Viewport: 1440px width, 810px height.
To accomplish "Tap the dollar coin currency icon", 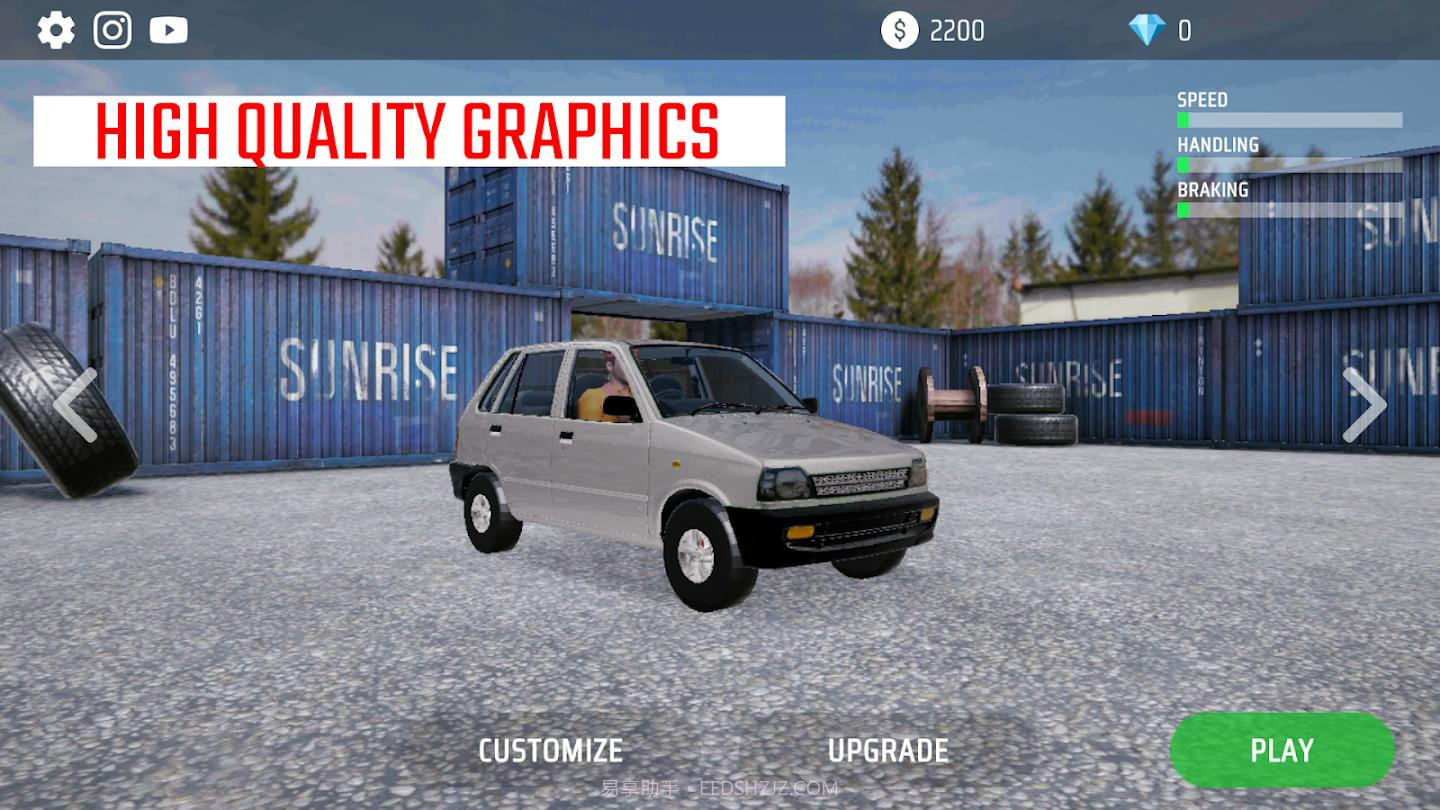I will (899, 30).
